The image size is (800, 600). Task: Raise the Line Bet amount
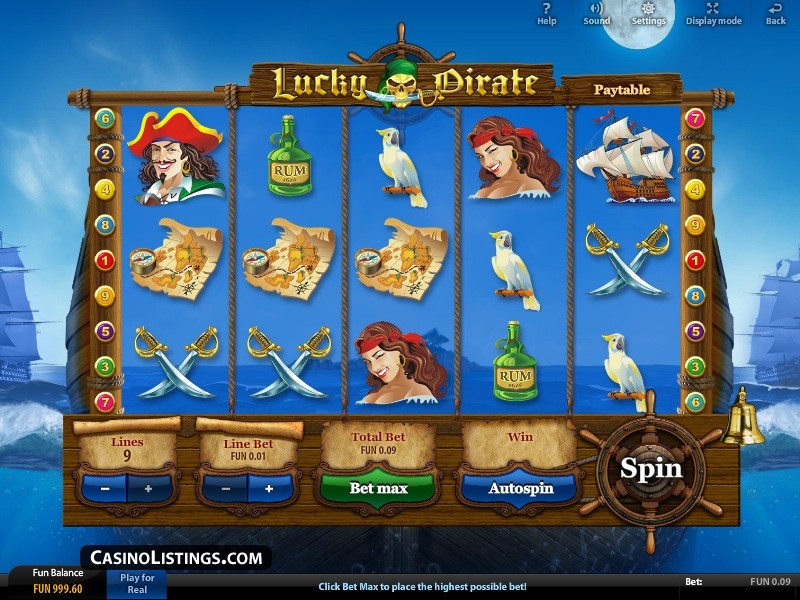coord(269,489)
